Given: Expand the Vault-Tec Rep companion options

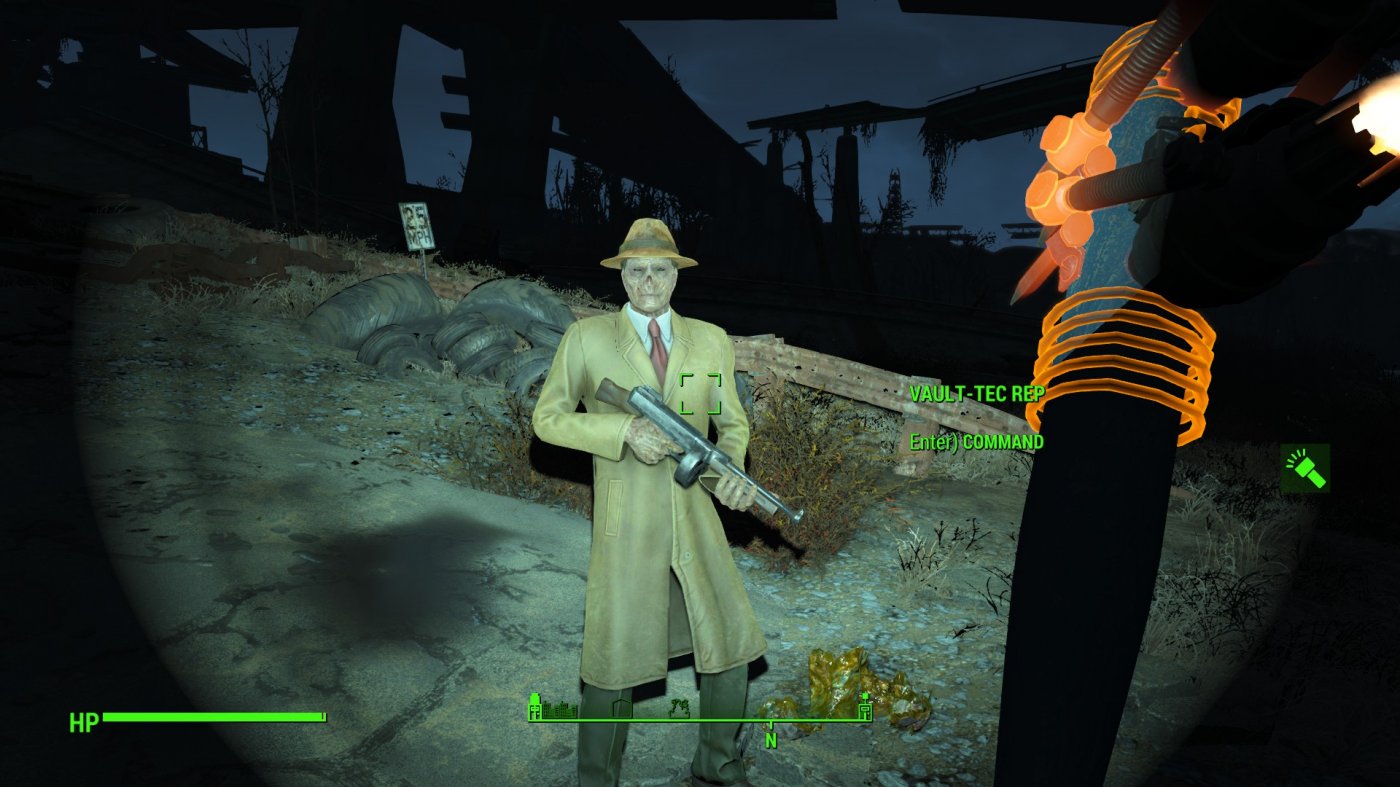Looking at the screenshot, I should [x=977, y=394].
